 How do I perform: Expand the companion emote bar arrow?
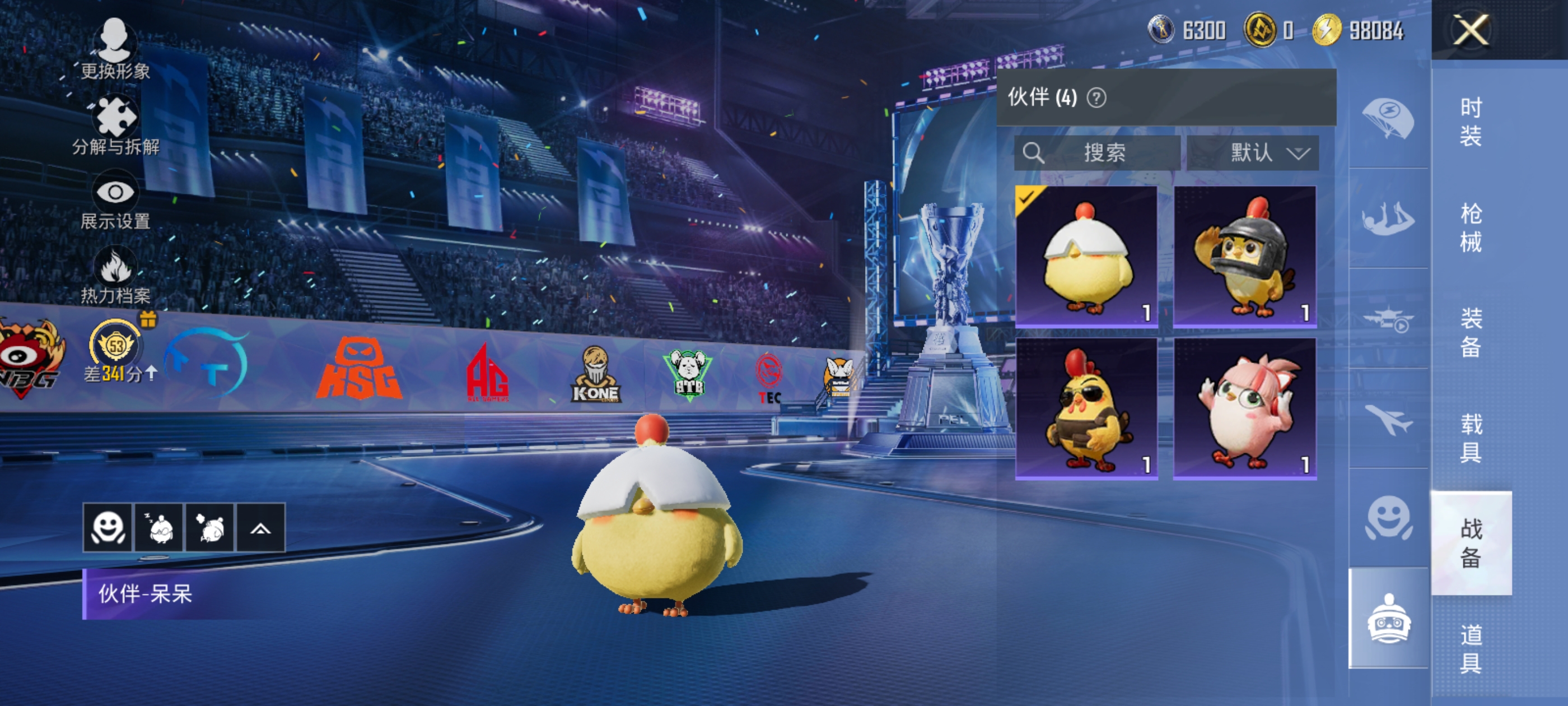(x=260, y=528)
